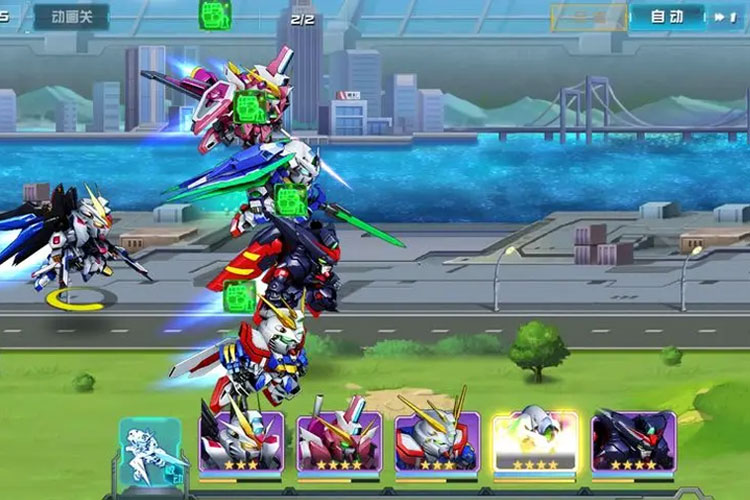The image size is (750, 500).
Task: Tap the fast-forward speed button
Action: pyautogui.click(x=722, y=16)
